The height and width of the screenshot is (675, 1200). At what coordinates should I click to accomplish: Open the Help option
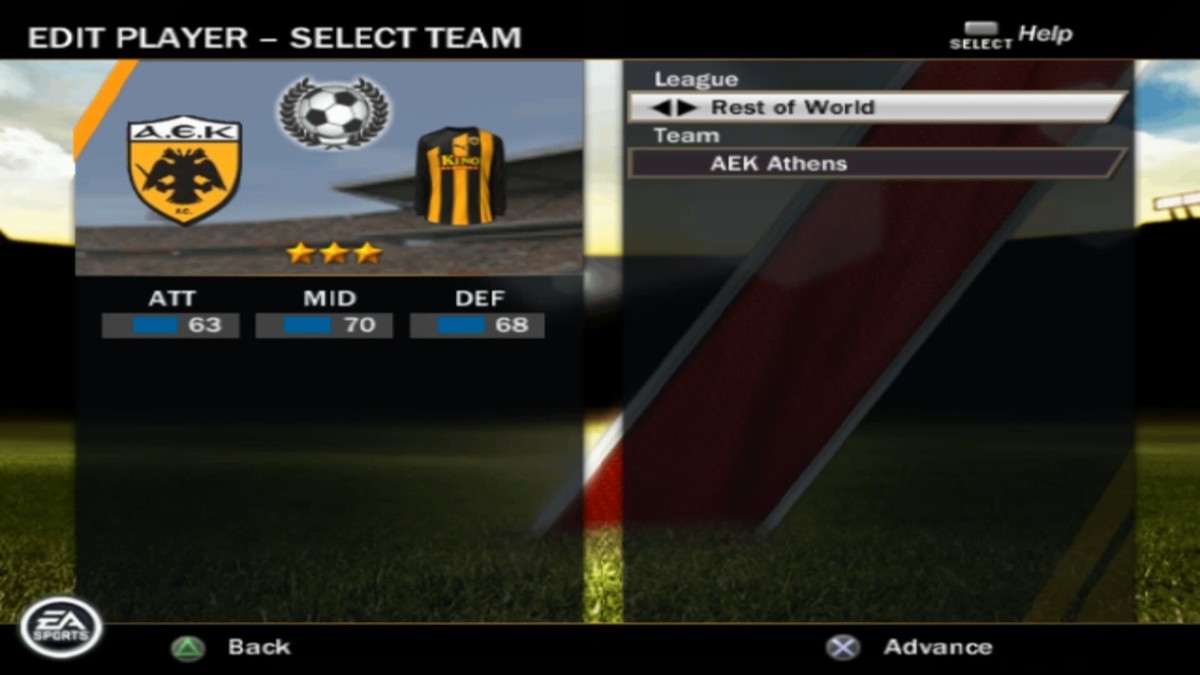click(1044, 35)
